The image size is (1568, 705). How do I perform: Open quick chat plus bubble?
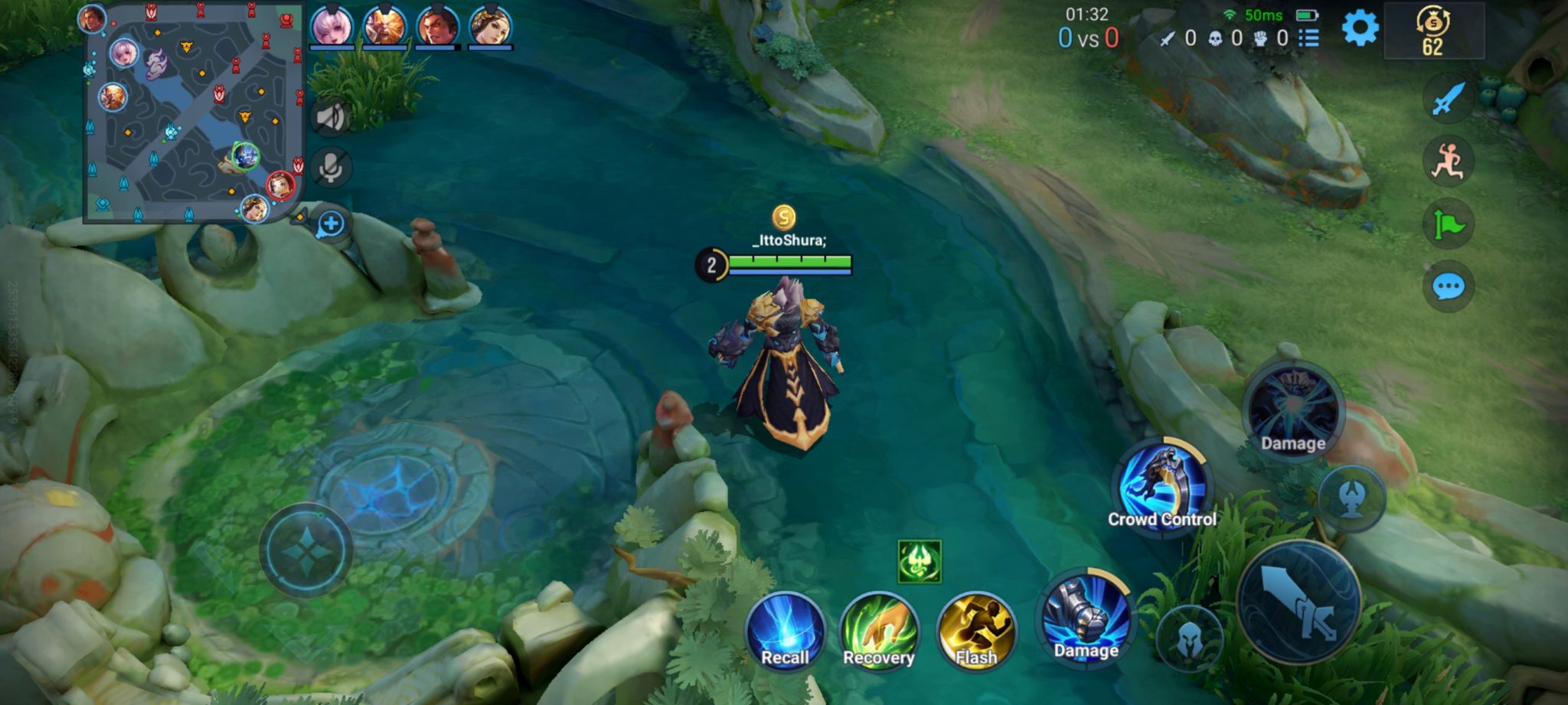[x=331, y=224]
